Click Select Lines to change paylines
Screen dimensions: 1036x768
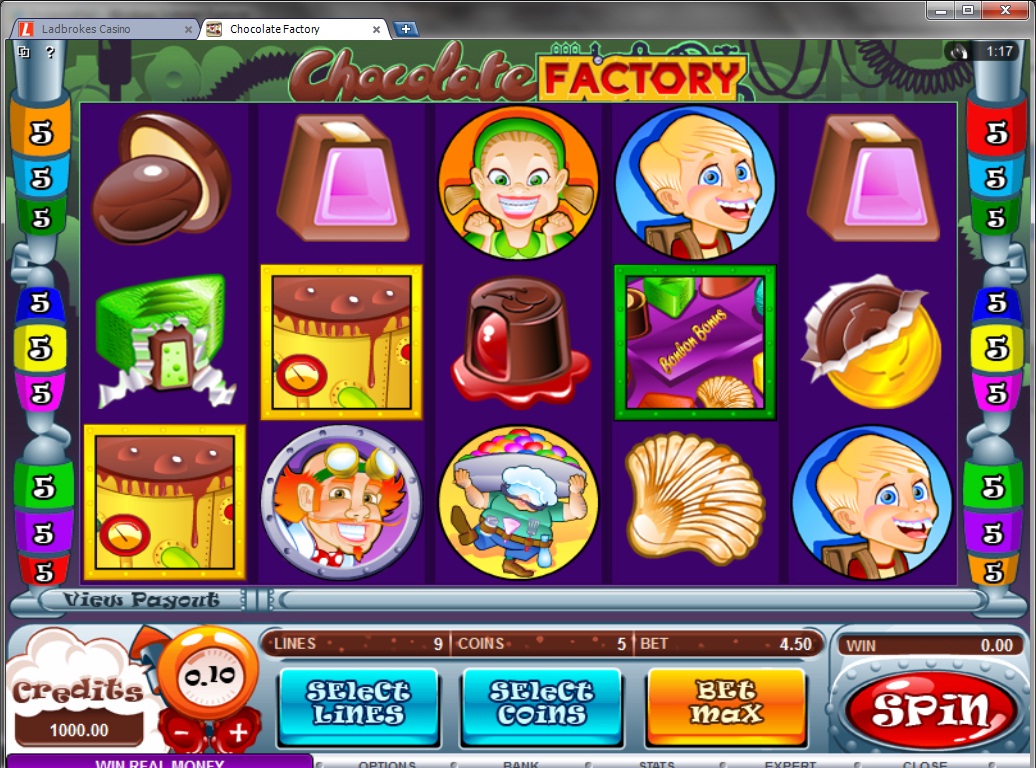pyautogui.click(x=358, y=702)
